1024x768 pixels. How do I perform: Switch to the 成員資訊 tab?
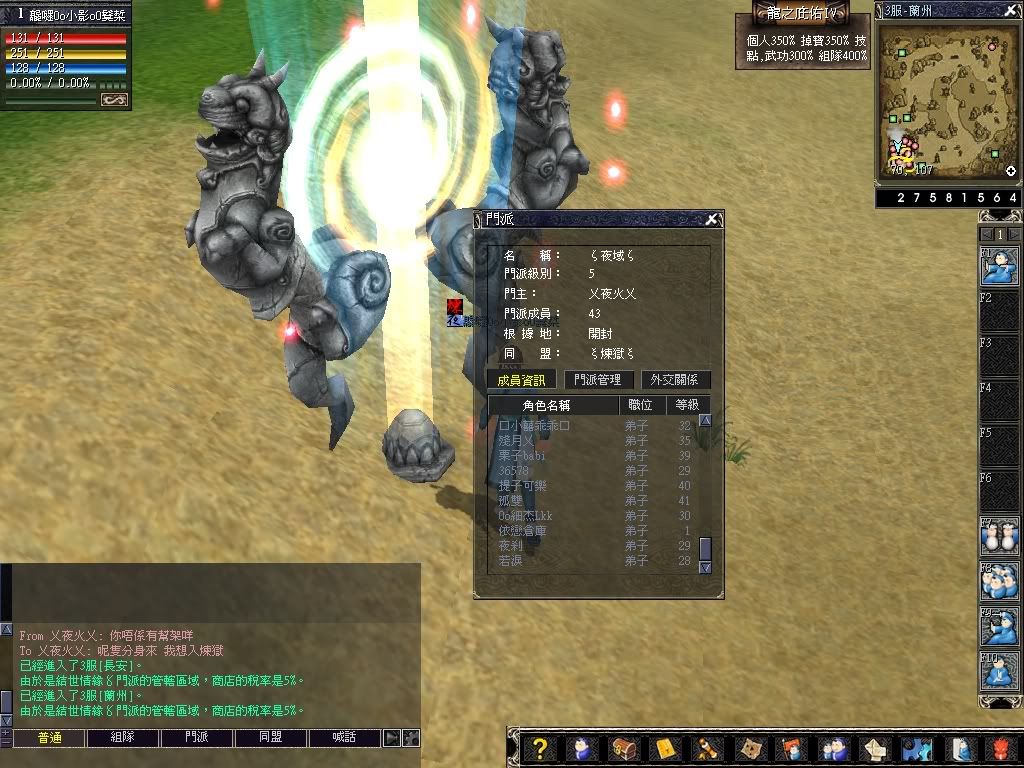tap(521, 380)
